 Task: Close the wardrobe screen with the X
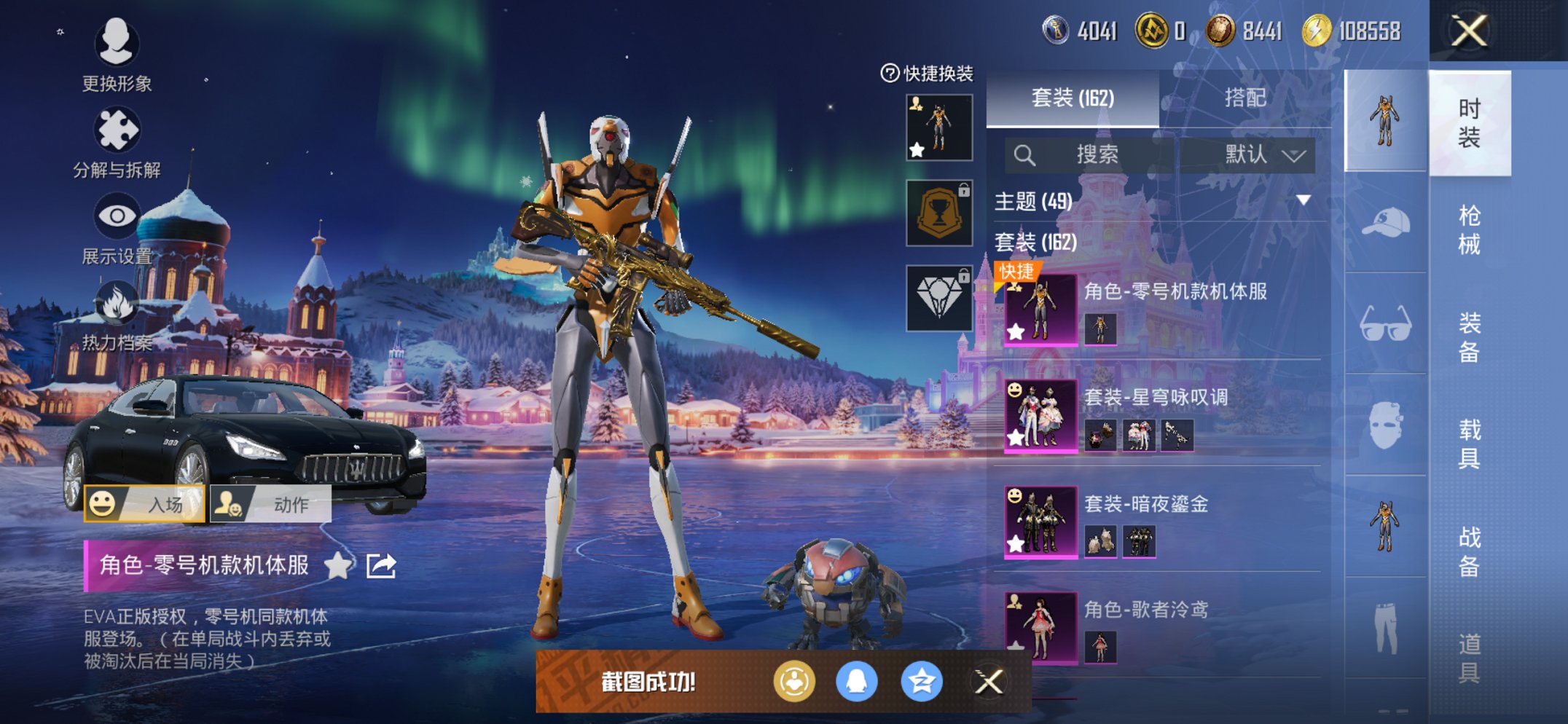[1468, 31]
